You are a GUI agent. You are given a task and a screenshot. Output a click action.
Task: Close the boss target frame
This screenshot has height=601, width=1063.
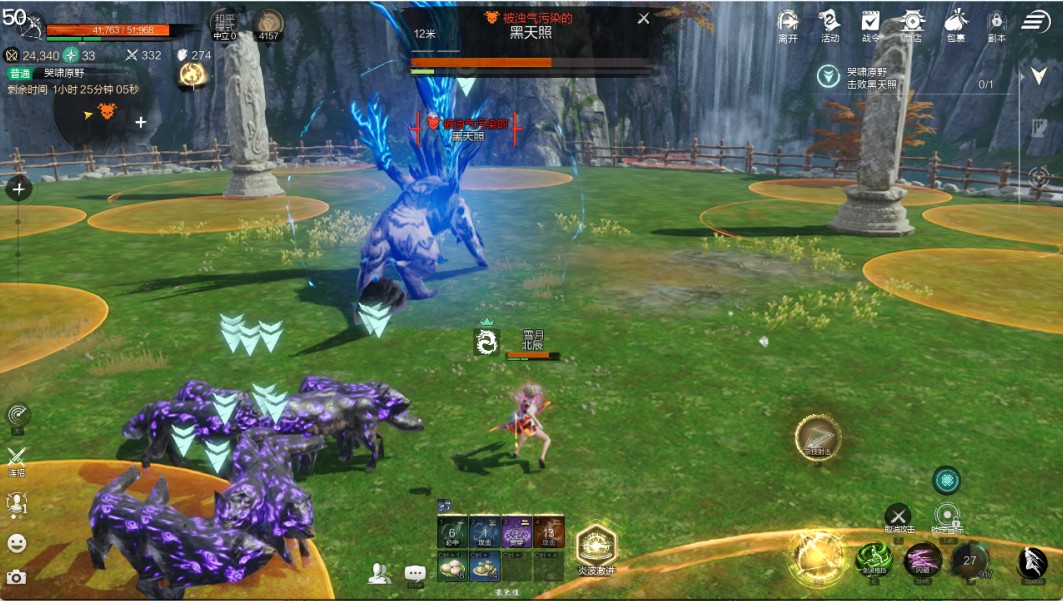pos(643,18)
